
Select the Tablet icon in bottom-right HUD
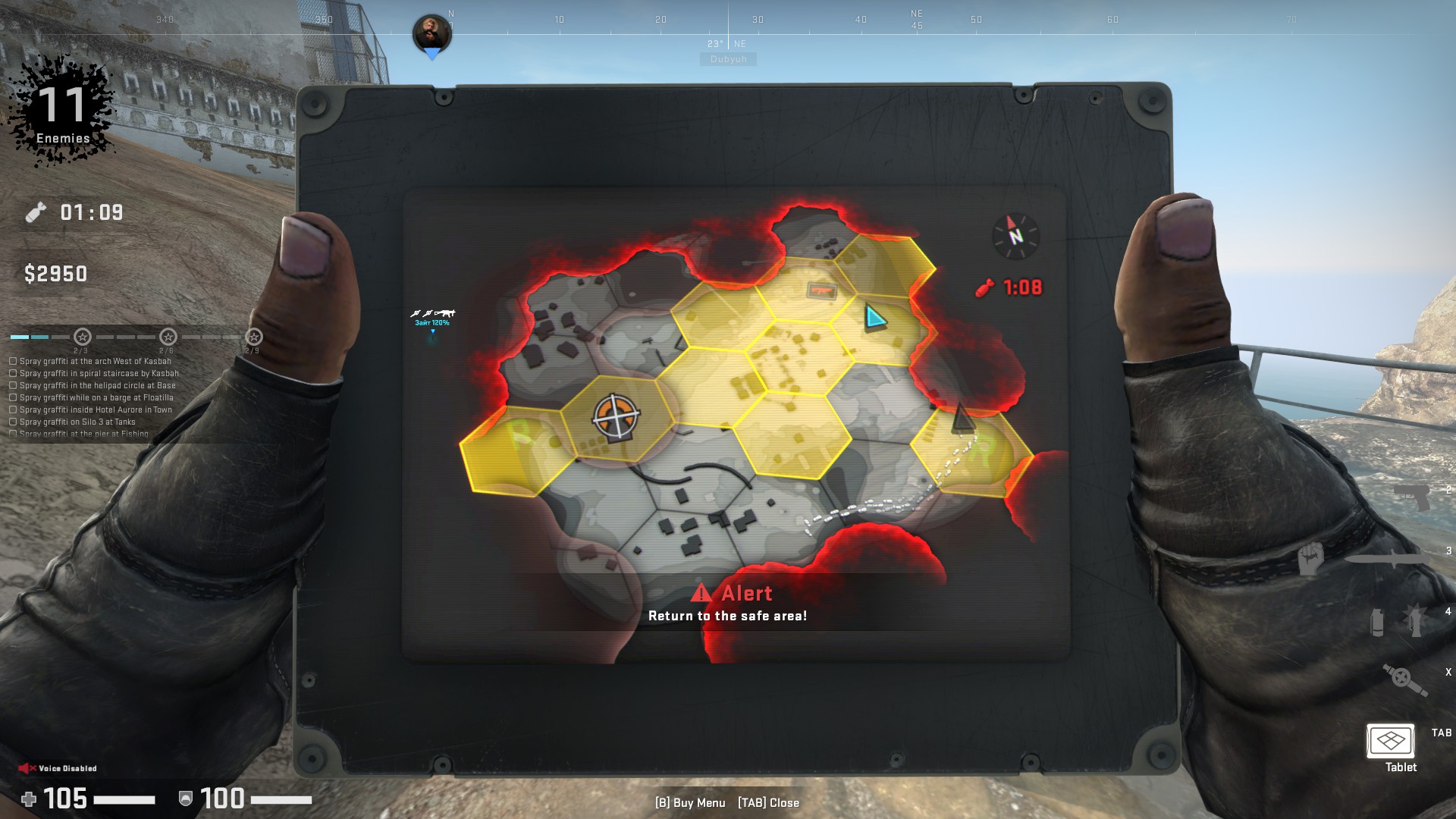[x=1391, y=740]
